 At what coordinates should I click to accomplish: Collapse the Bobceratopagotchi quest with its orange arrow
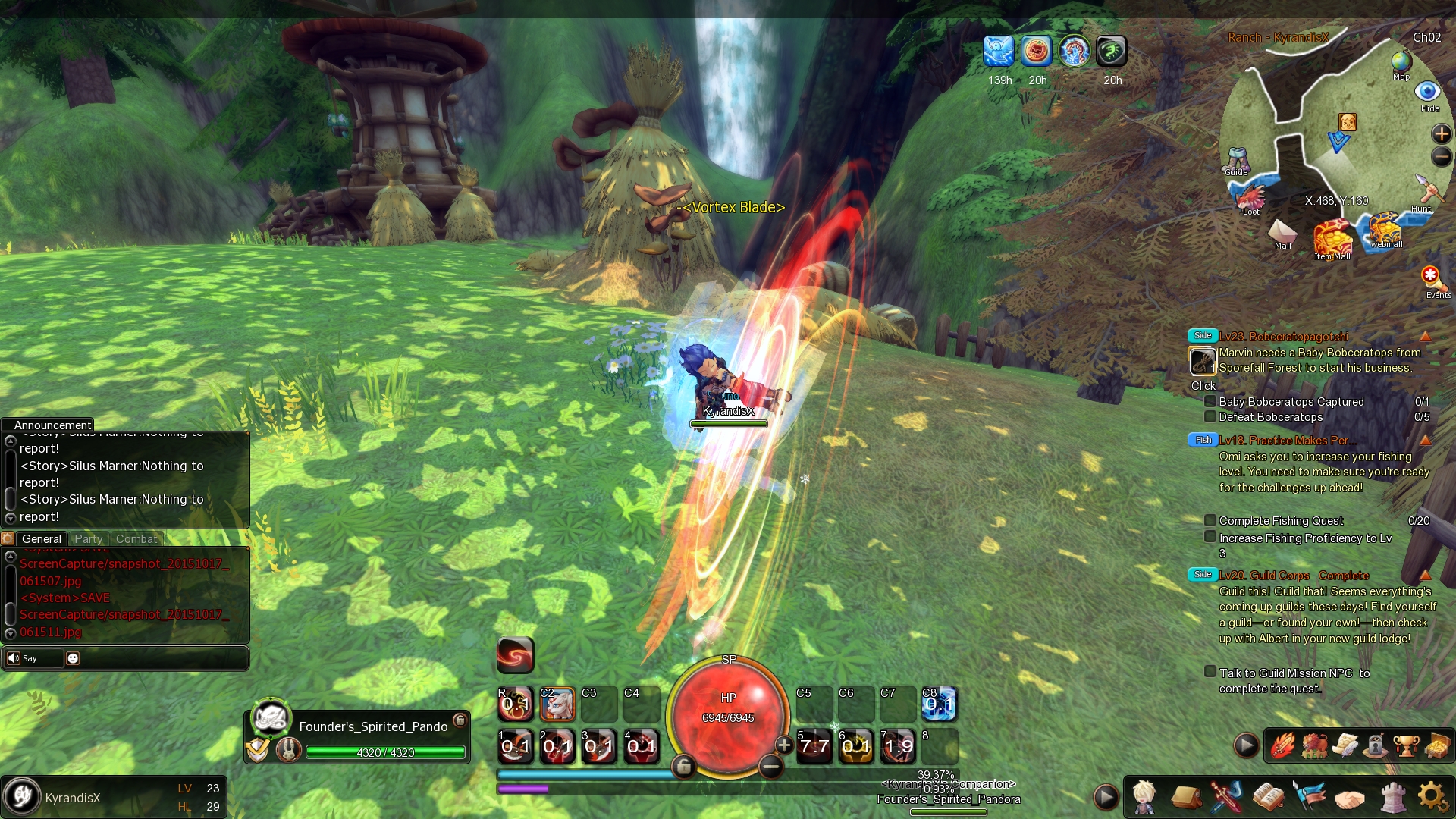click(1425, 334)
